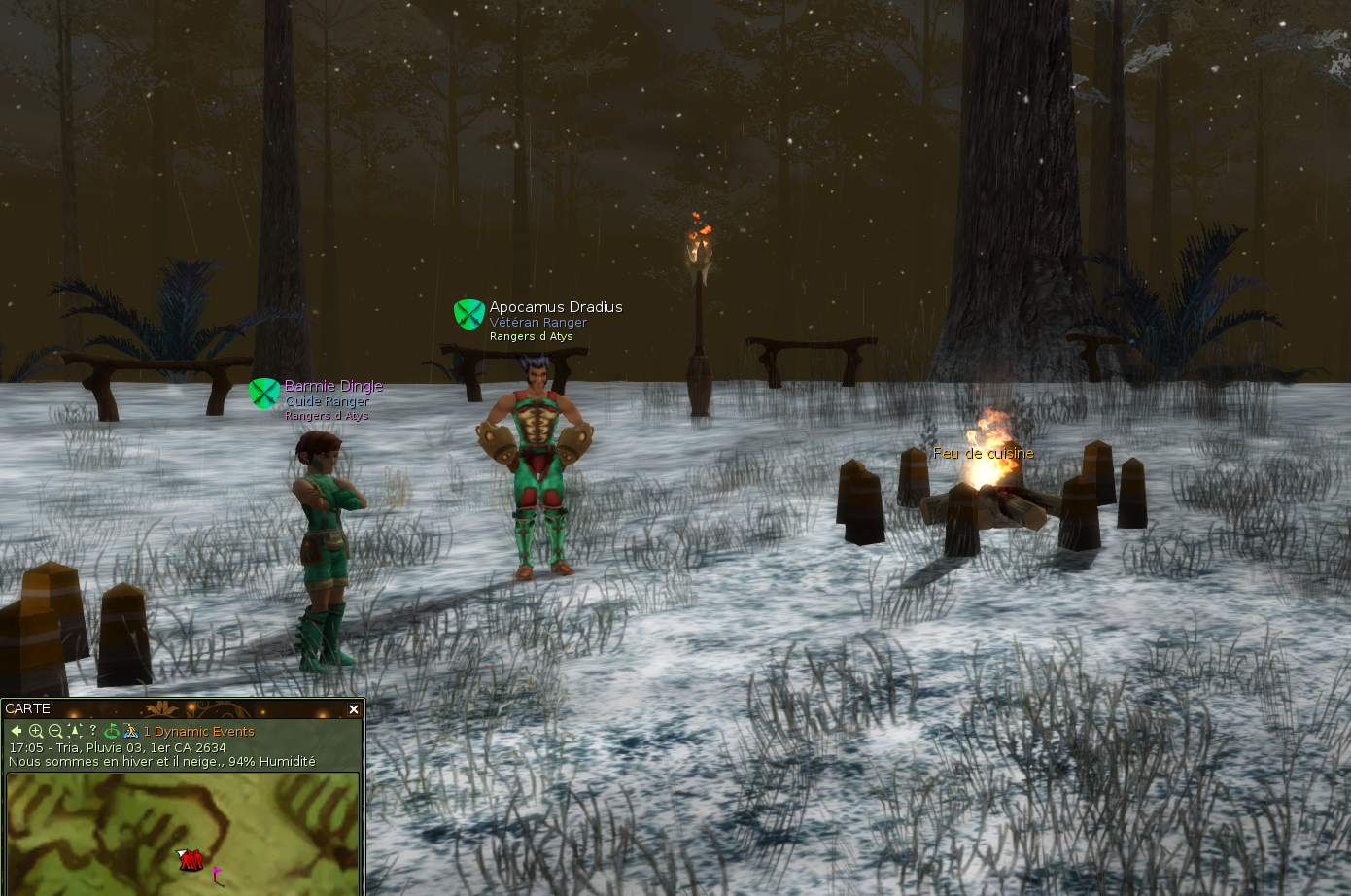
Task: Zoom out on the map
Action: [55, 731]
